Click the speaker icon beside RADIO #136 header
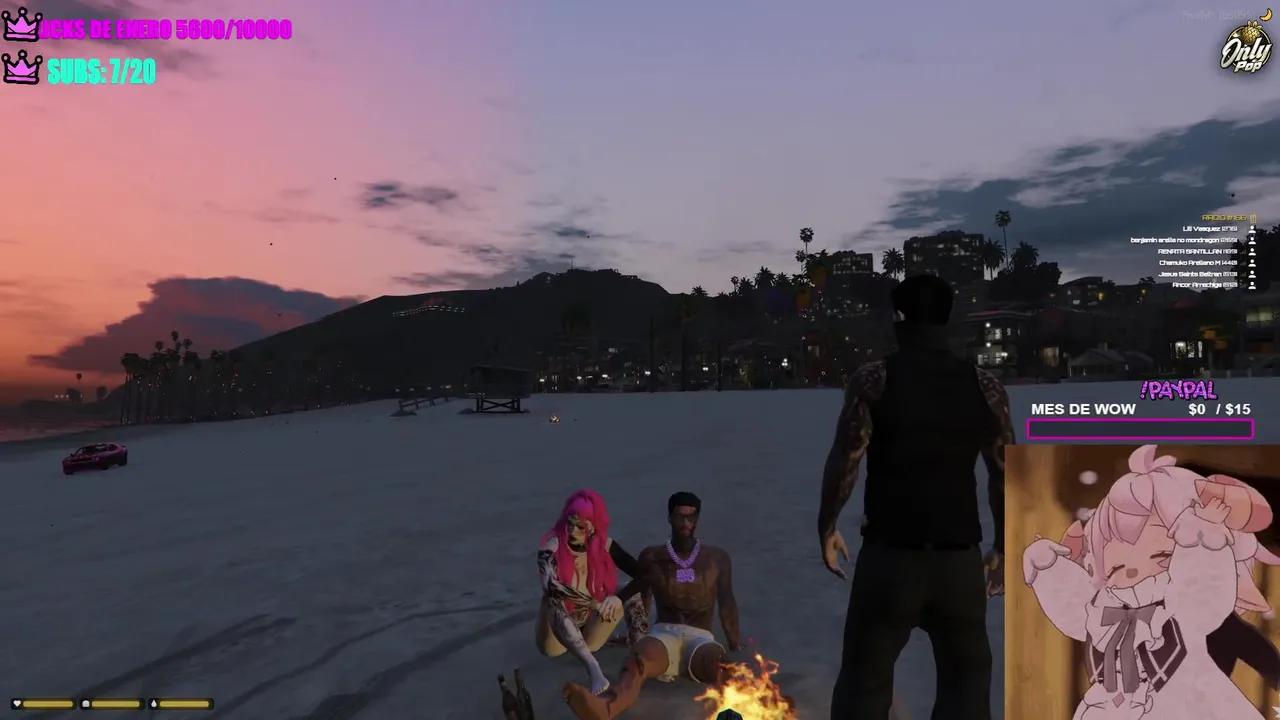1280x720 pixels. (1253, 218)
